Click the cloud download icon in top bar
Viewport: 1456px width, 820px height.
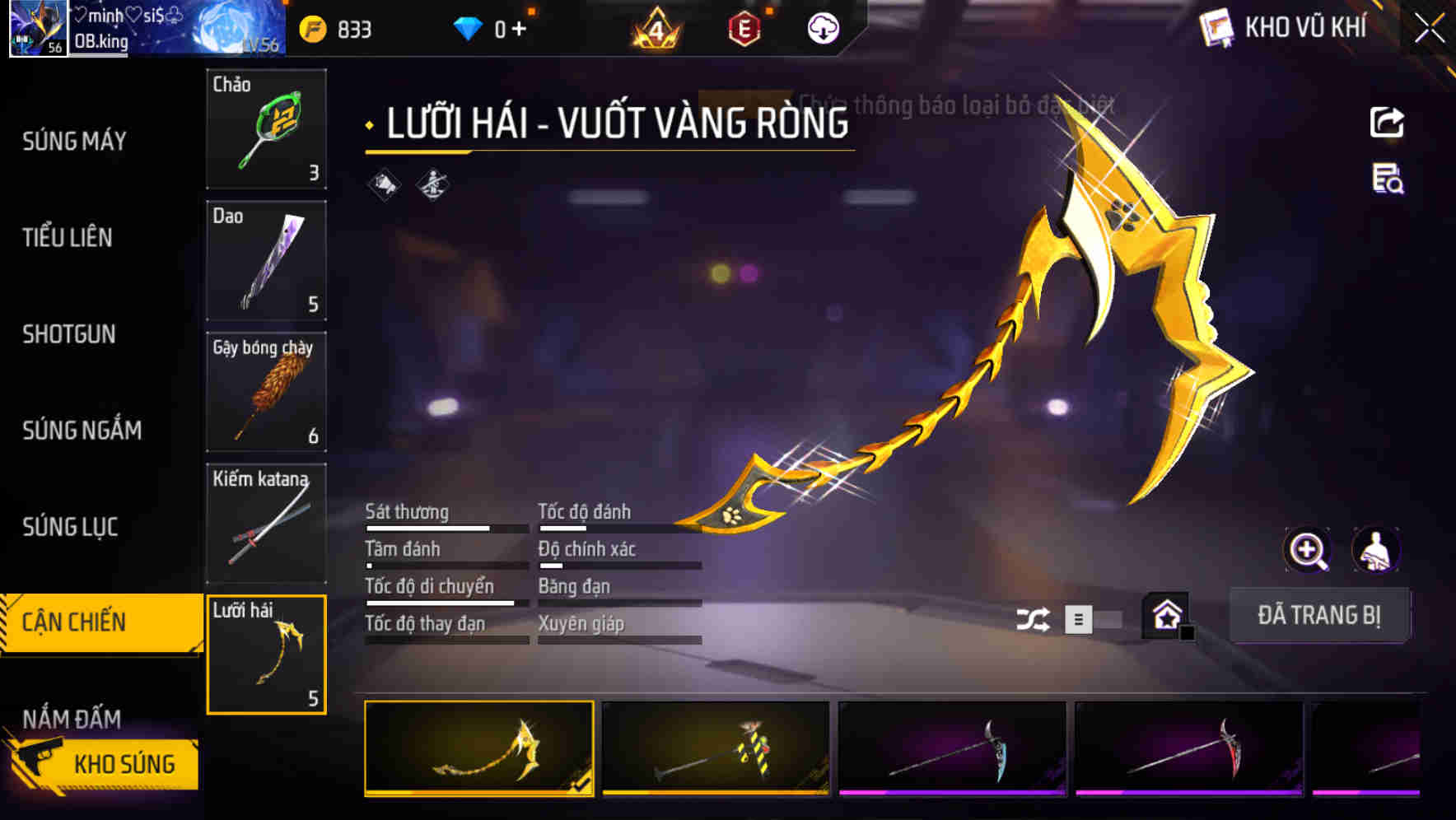pos(823,27)
